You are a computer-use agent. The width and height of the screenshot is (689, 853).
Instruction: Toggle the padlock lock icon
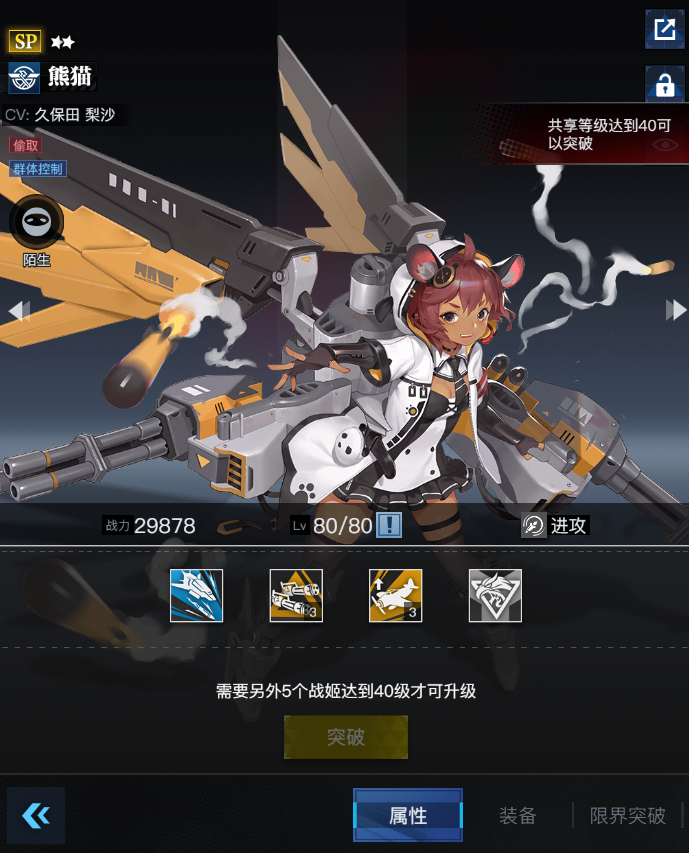(x=664, y=84)
